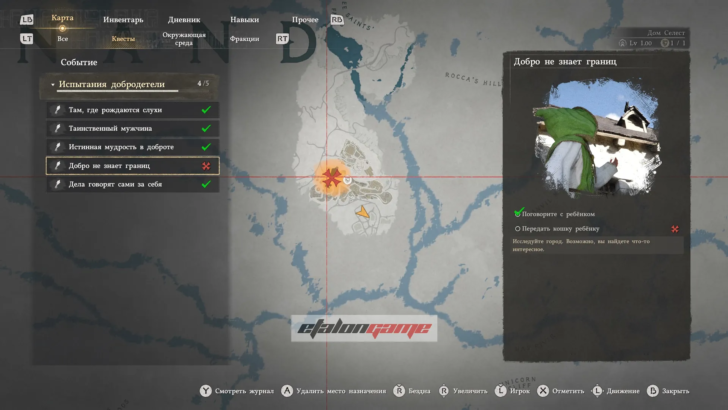Open the Дневник tab
The height and width of the screenshot is (410, 728).
click(187, 19)
